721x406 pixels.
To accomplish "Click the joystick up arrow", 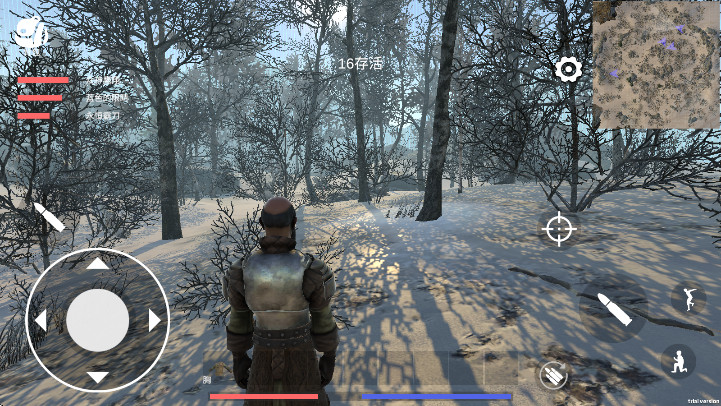I will pyautogui.click(x=97, y=264).
